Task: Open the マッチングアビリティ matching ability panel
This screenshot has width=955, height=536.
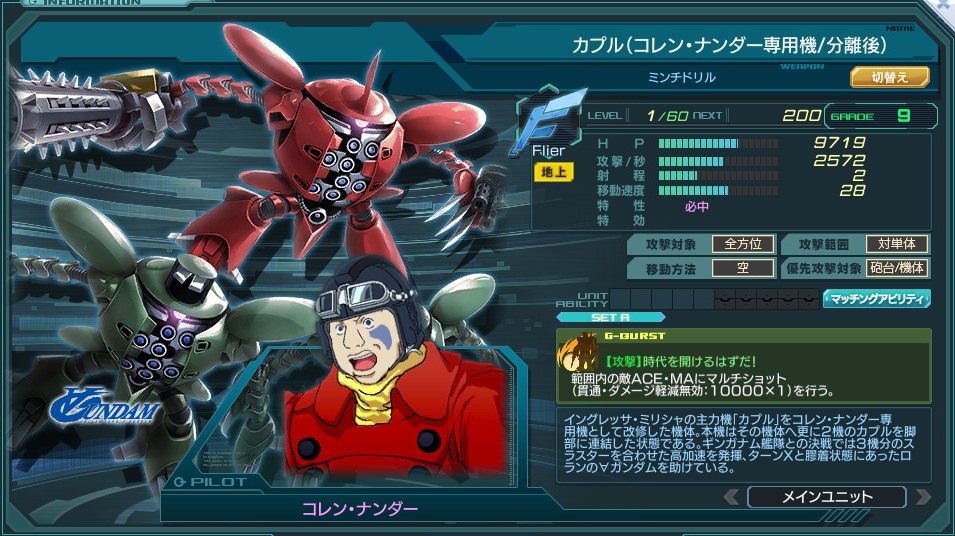Action: (876, 299)
